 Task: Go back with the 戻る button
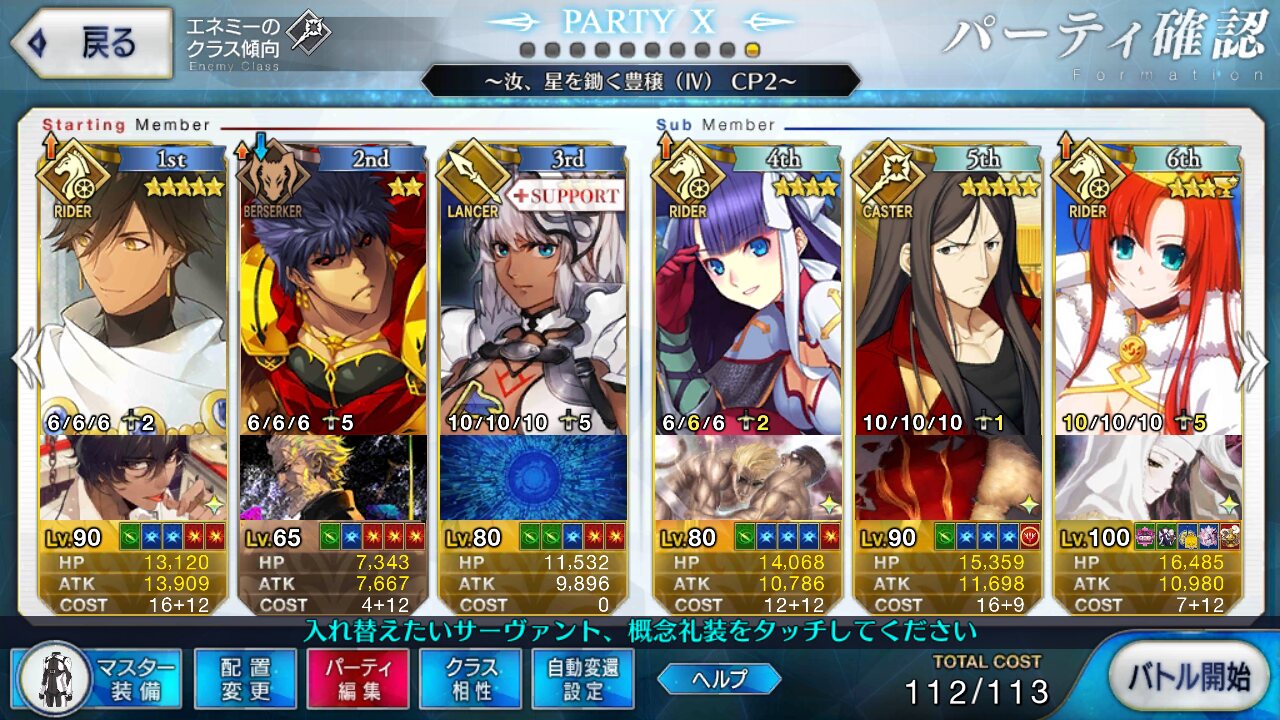click(x=90, y=44)
